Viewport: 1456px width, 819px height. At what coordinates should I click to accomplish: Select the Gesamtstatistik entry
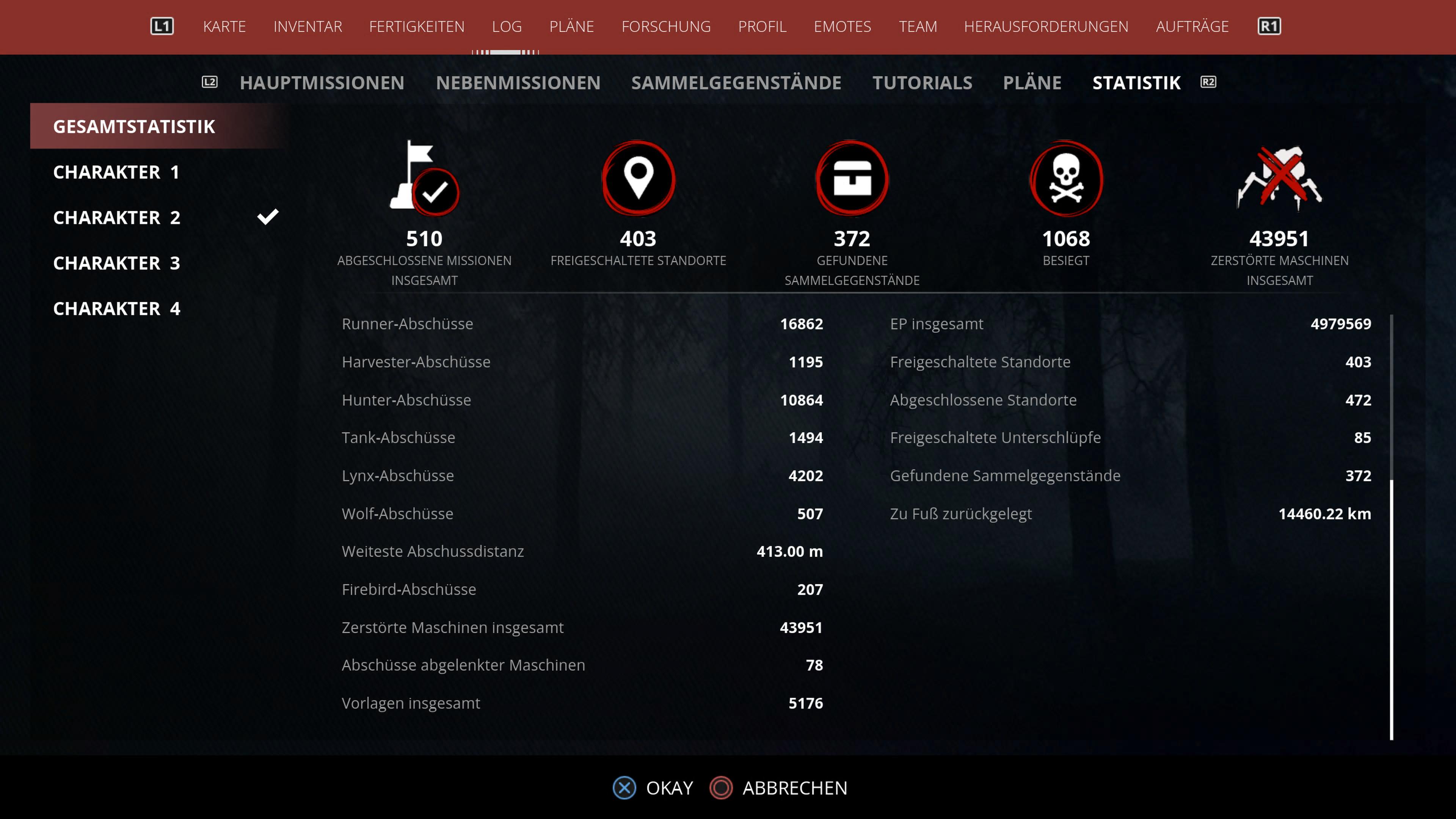[x=134, y=127]
